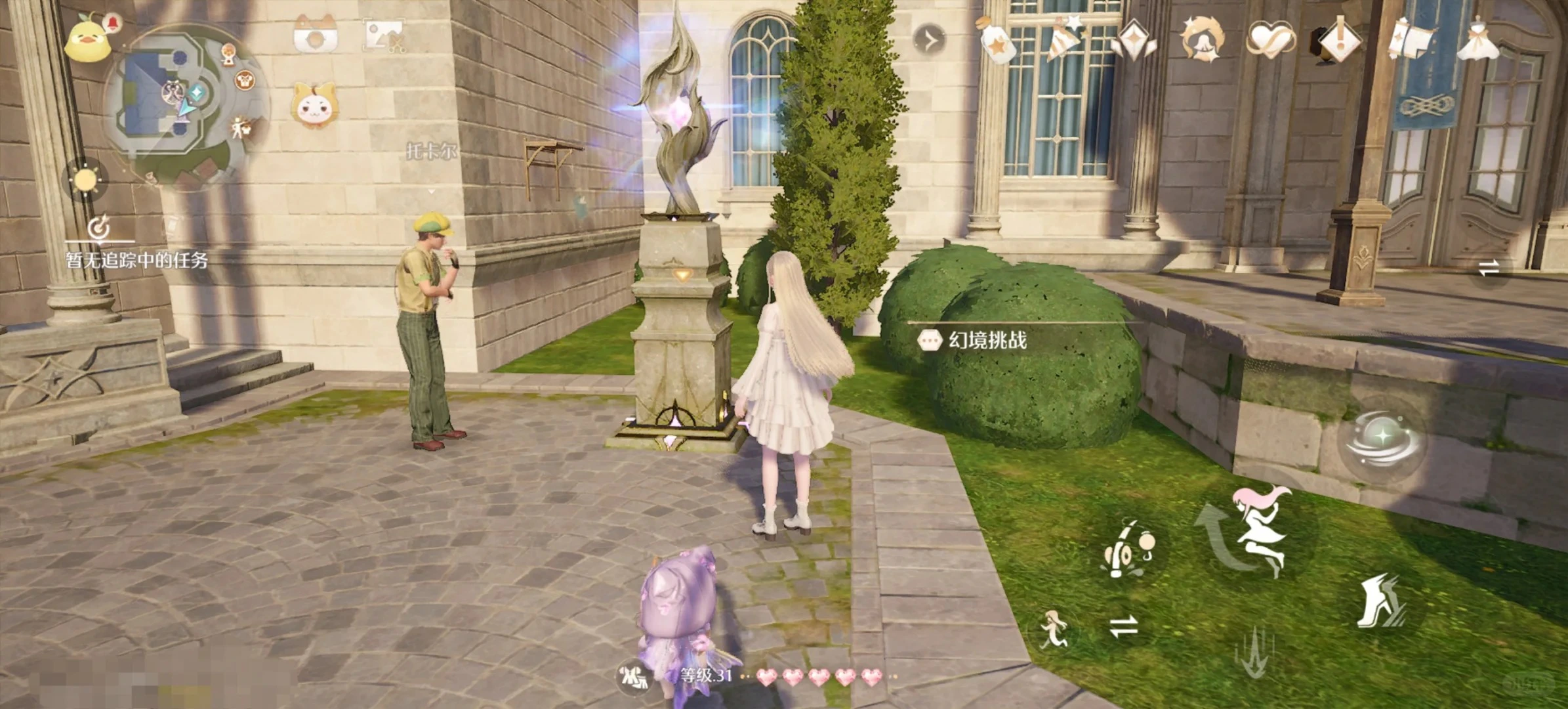Open the photo editing scissors icon

click(384, 35)
